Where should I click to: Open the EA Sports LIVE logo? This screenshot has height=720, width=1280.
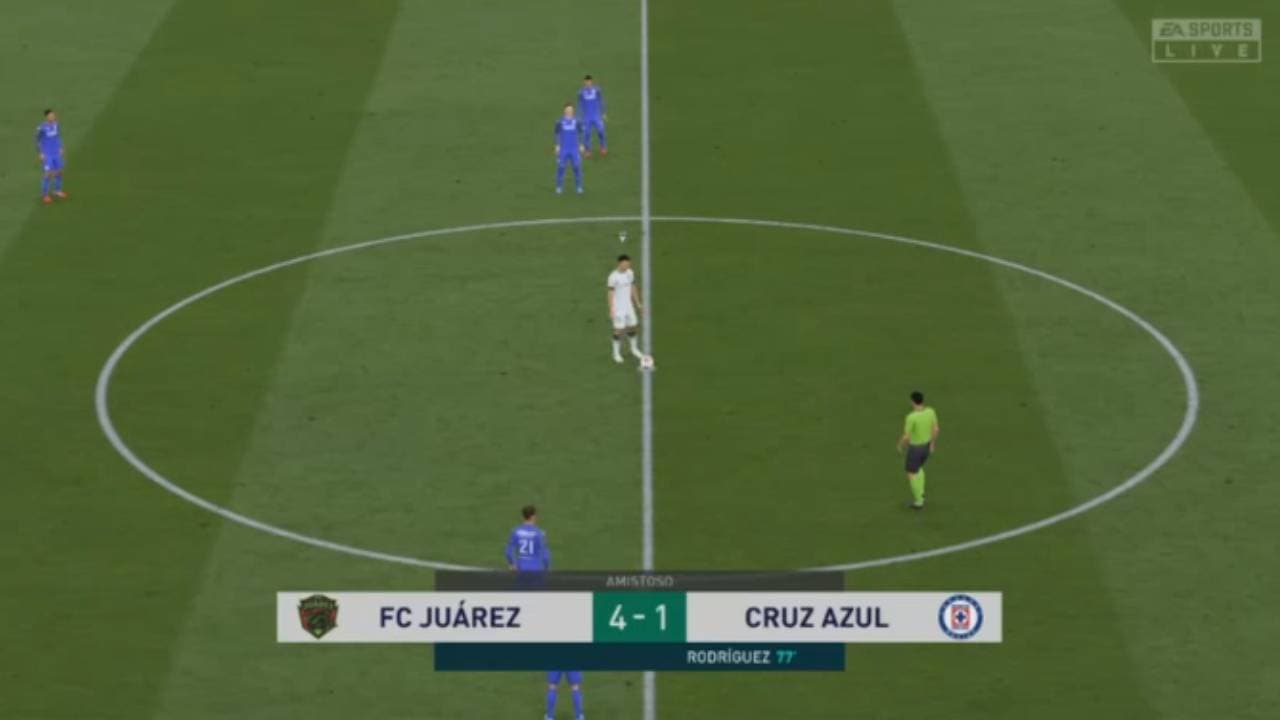pyautogui.click(x=1205, y=28)
